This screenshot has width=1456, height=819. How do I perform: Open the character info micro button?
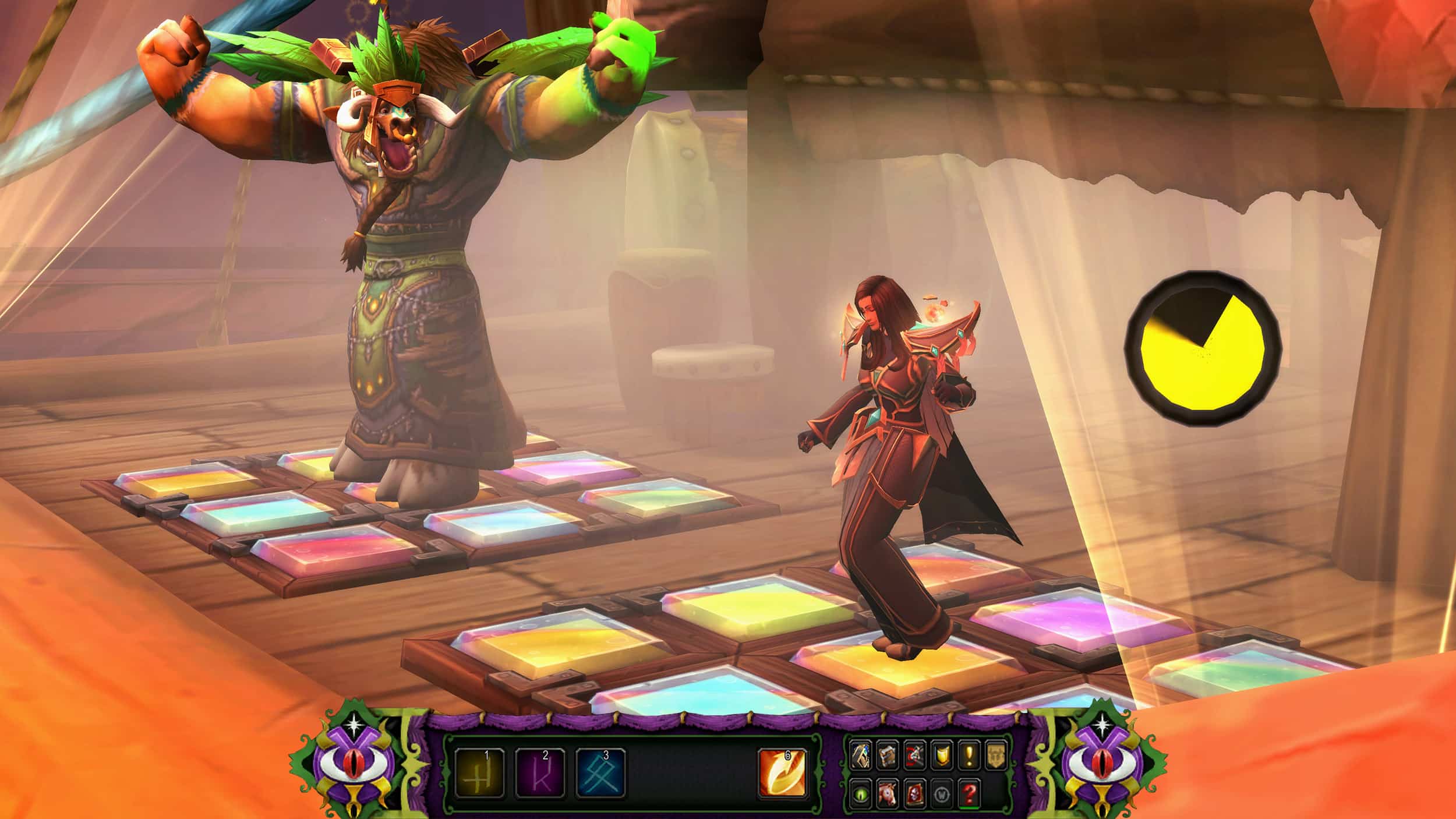[x=860, y=756]
